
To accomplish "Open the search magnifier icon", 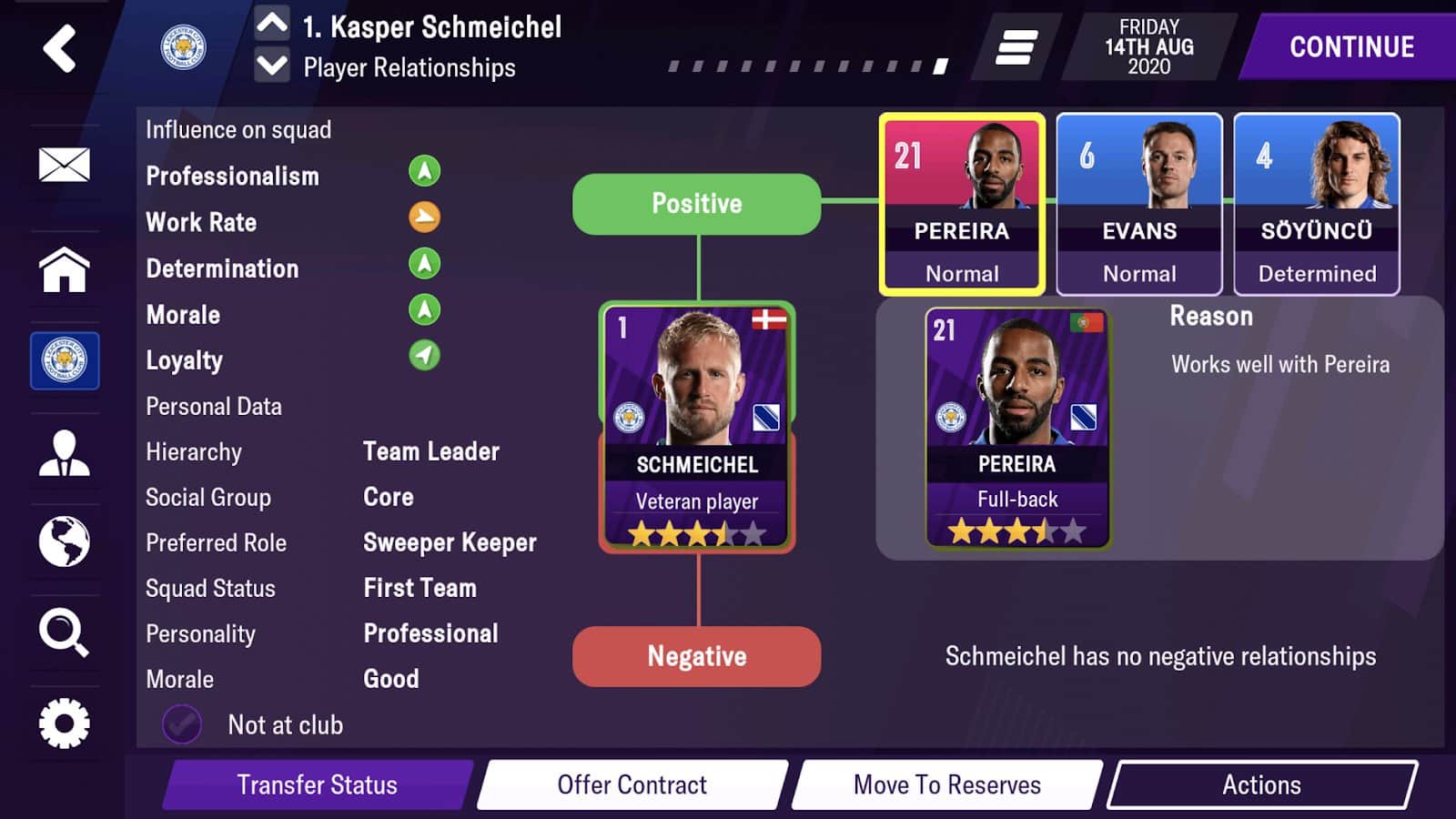I will (x=64, y=632).
